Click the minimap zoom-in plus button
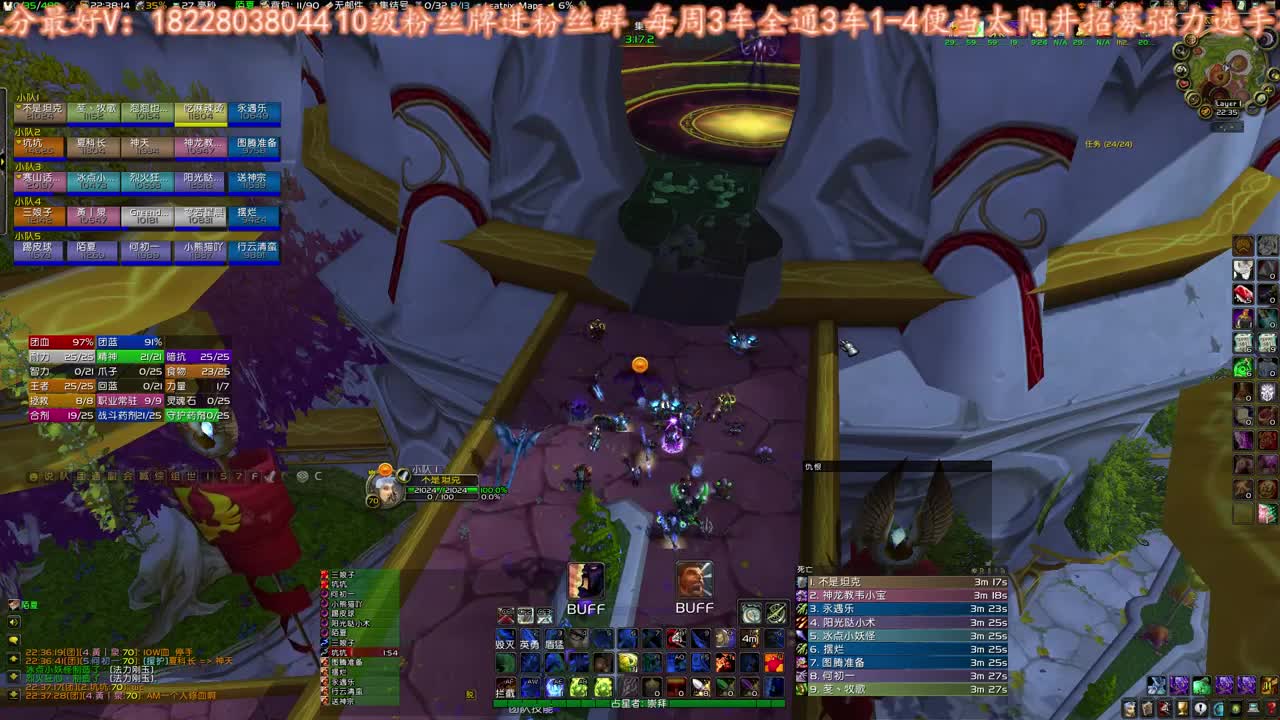 1269,90
